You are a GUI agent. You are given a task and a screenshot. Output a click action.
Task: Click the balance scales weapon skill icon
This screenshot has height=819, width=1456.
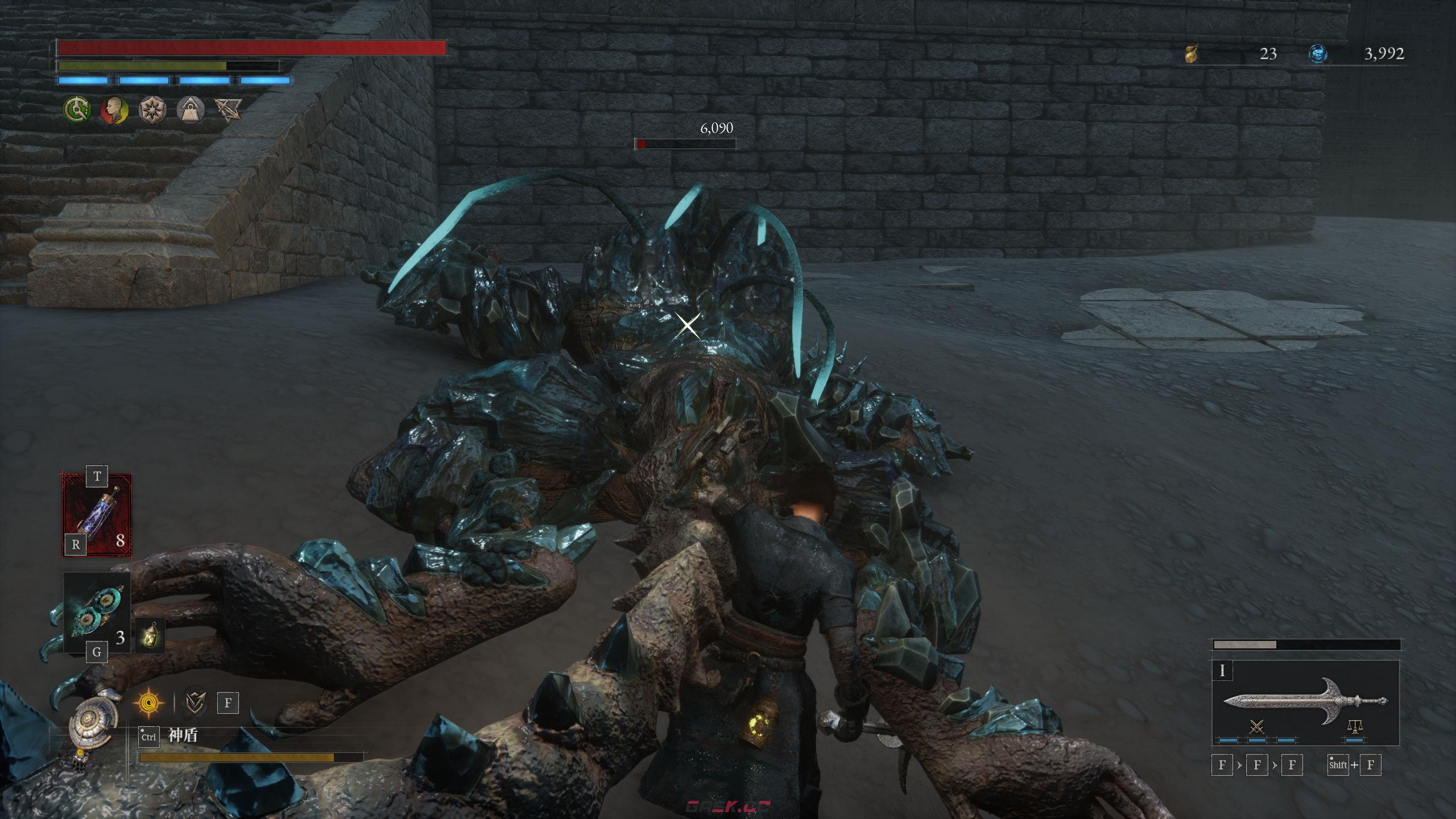coord(1354,726)
